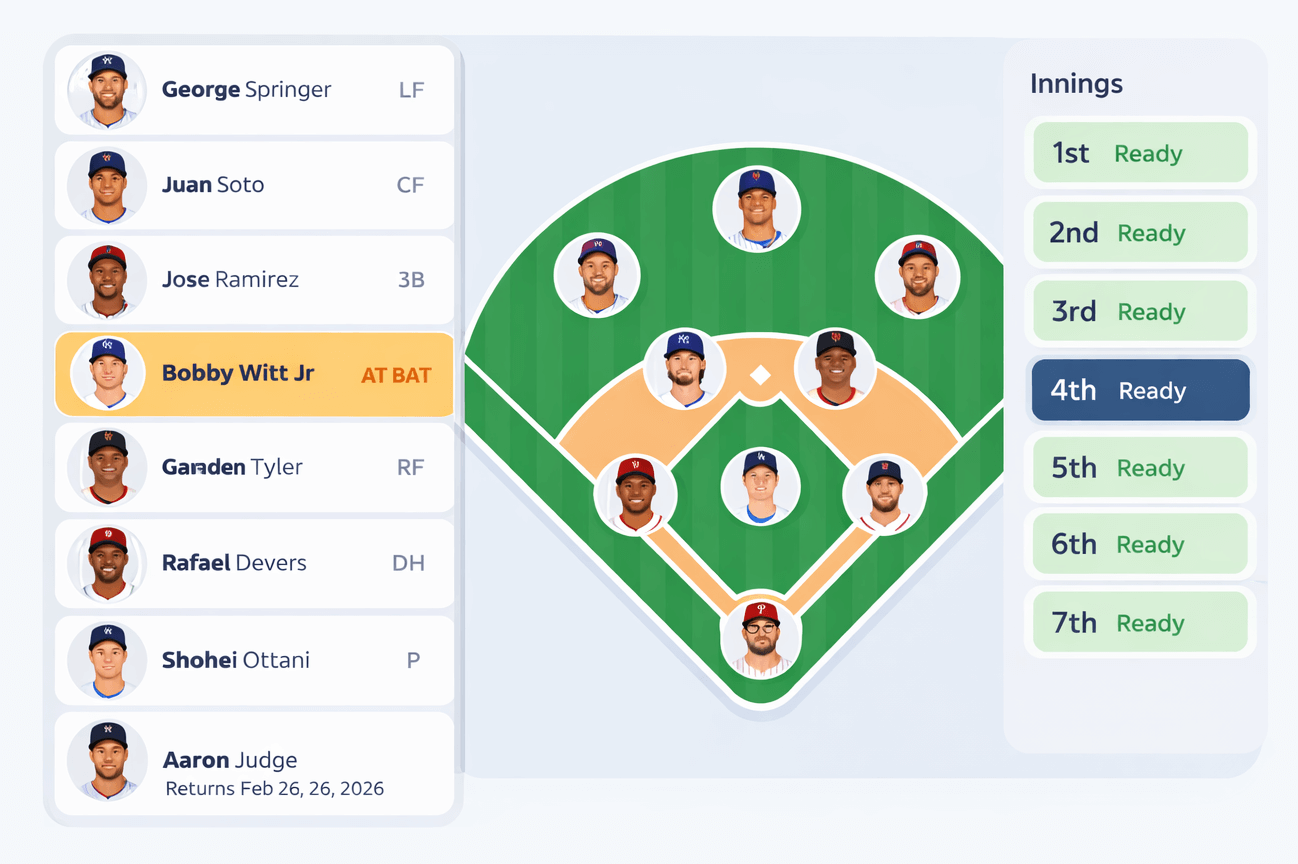Open George Springer's player portrait
1298x864 pixels.
(107, 89)
